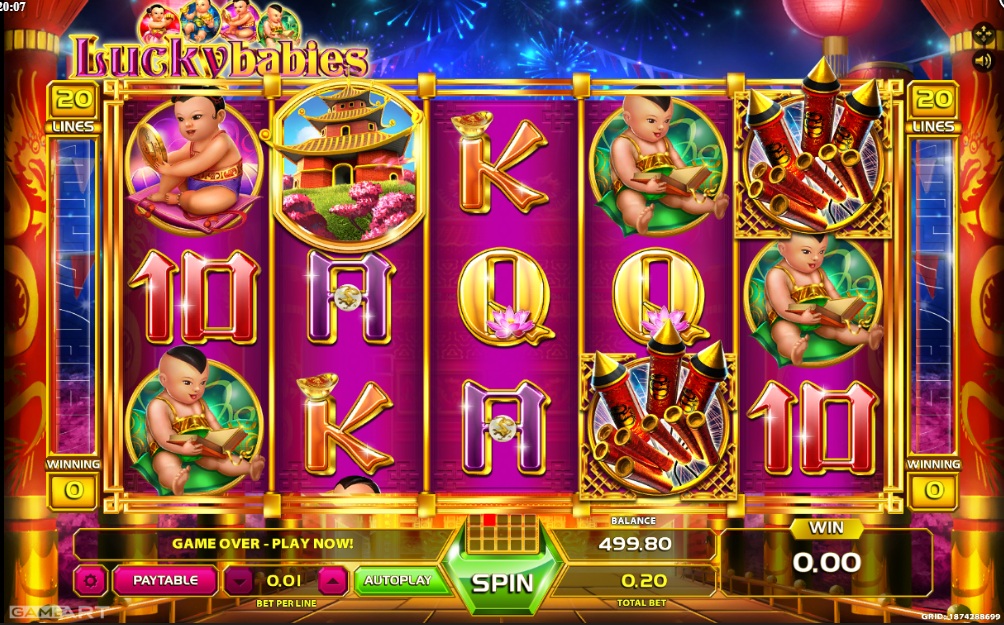Open the gear settings button
The height and width of the screenshot is (625, 1004).
[x=91, y=580]
